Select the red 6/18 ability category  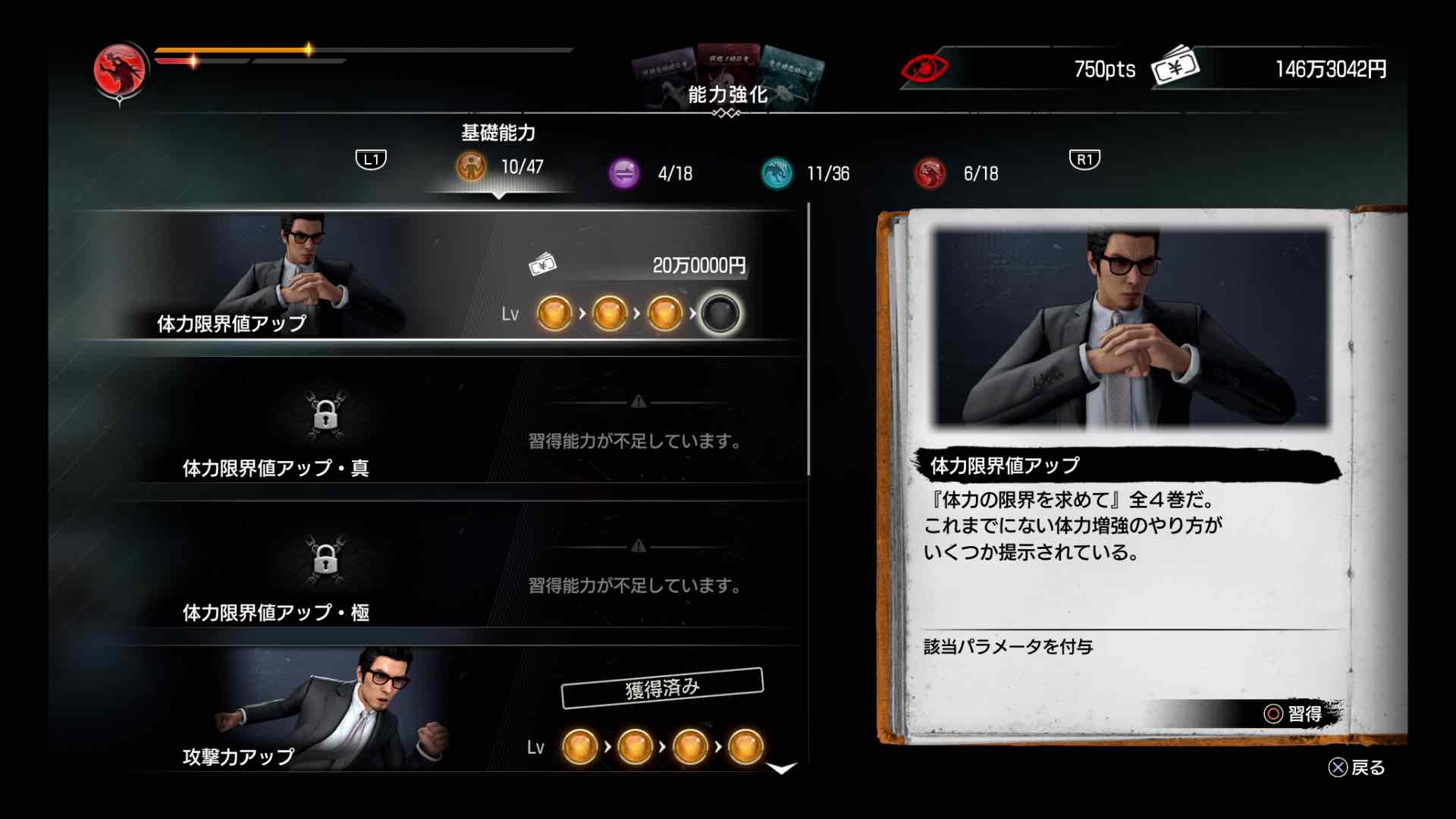click(x=930, y=173)
